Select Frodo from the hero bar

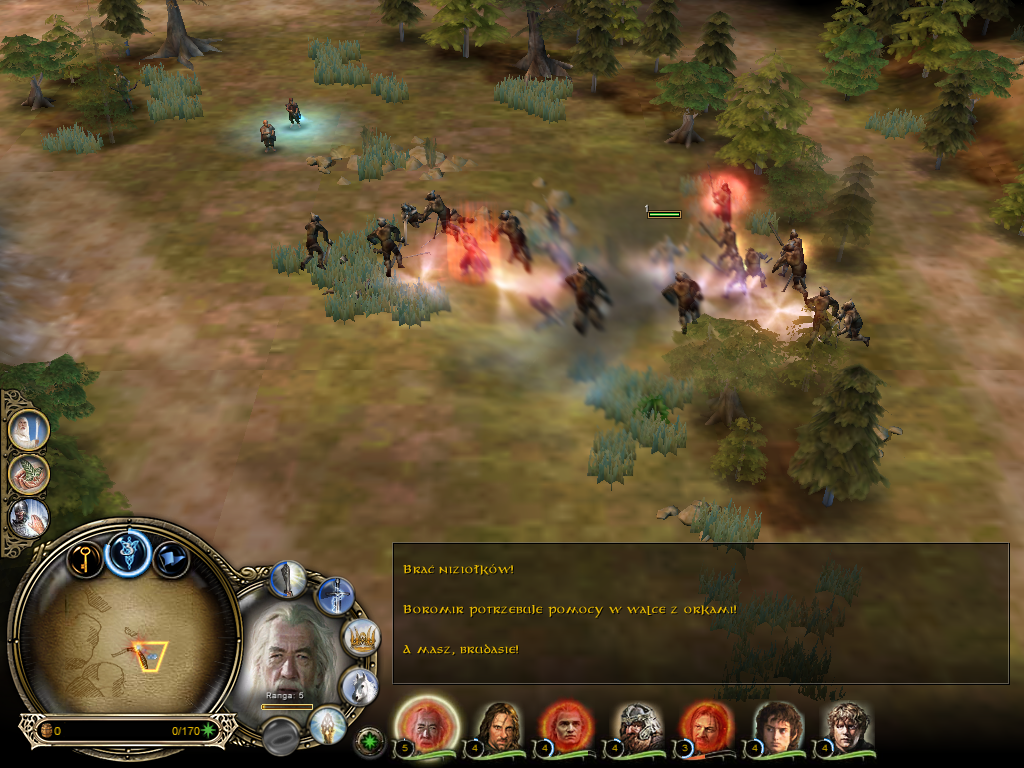[775, 725]
